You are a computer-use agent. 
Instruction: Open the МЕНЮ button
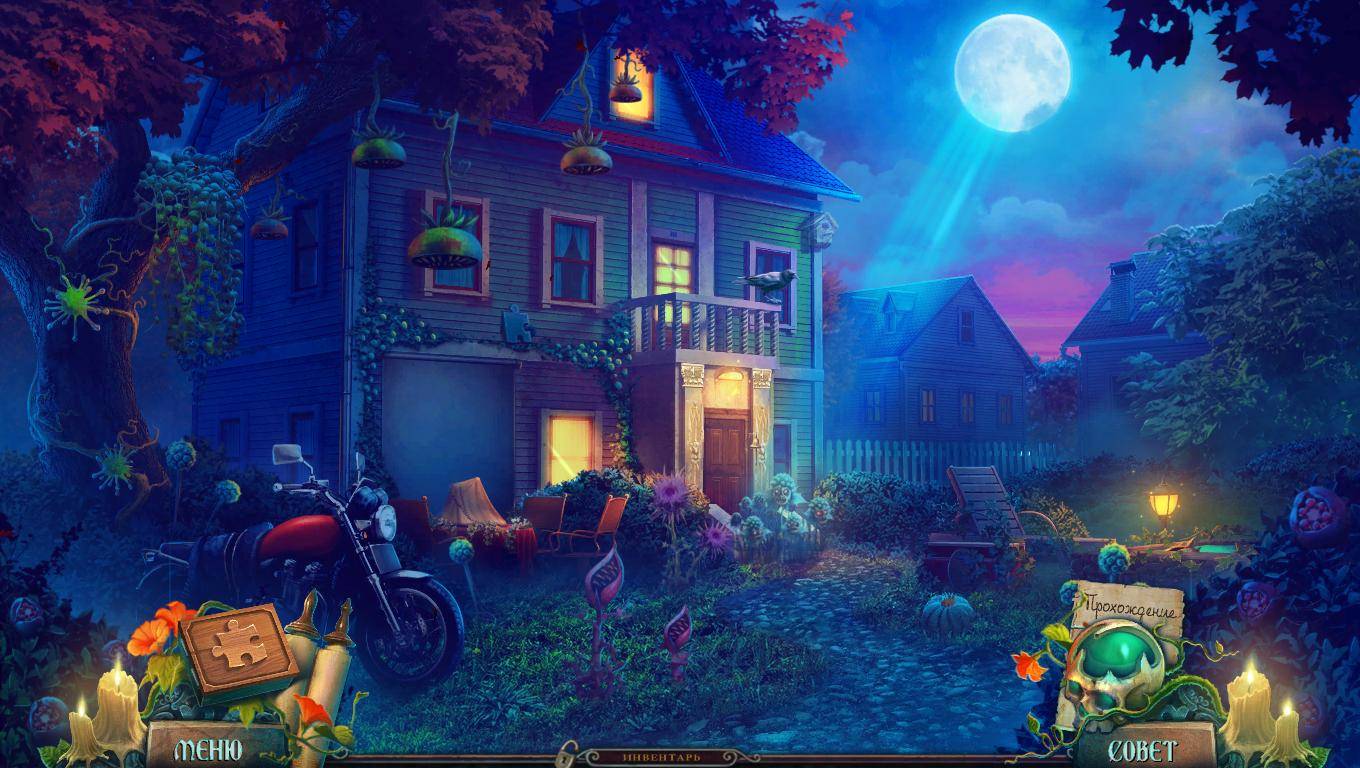point(208,750)
